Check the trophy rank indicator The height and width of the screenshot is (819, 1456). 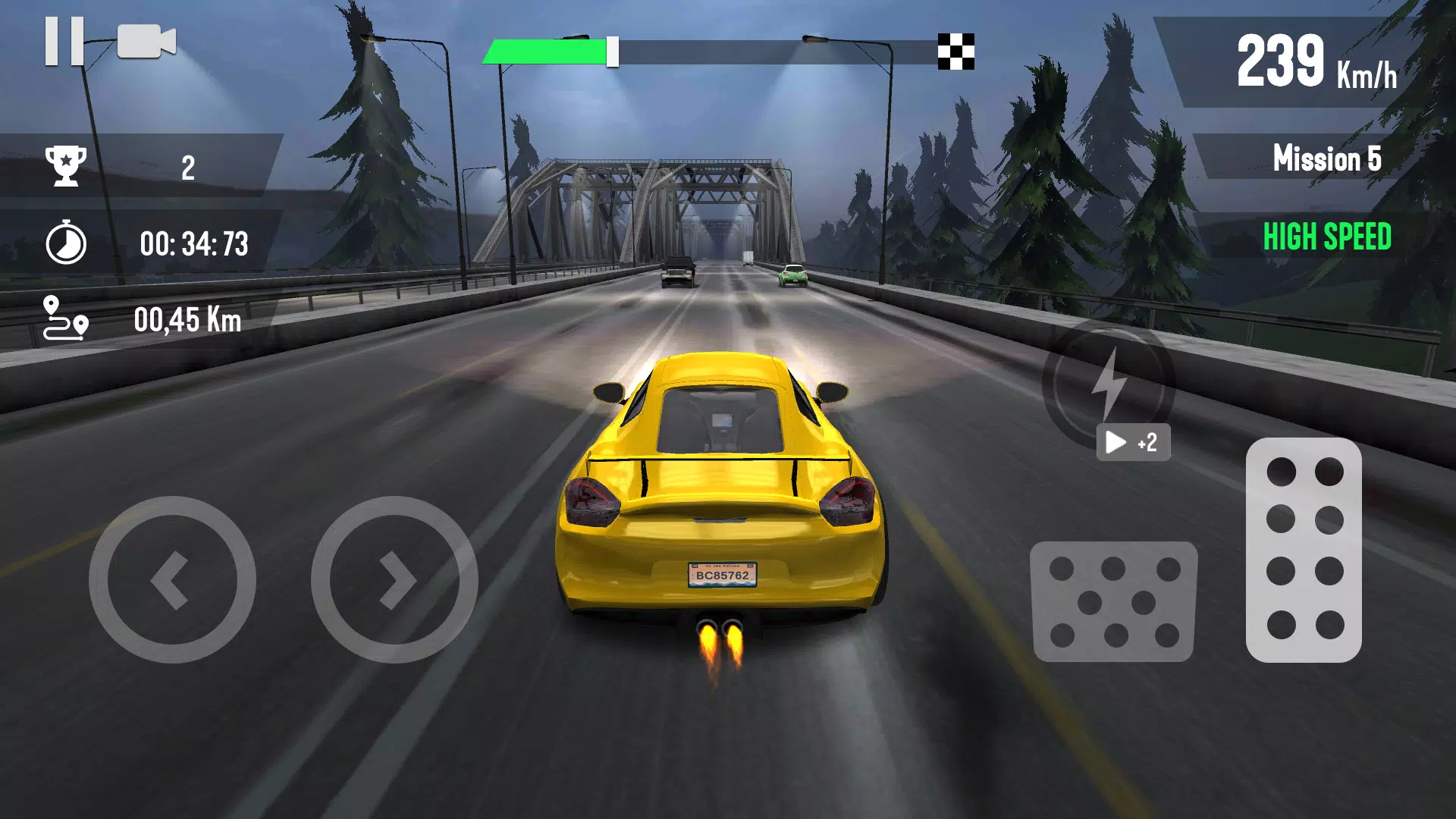[x=67, y=165]
